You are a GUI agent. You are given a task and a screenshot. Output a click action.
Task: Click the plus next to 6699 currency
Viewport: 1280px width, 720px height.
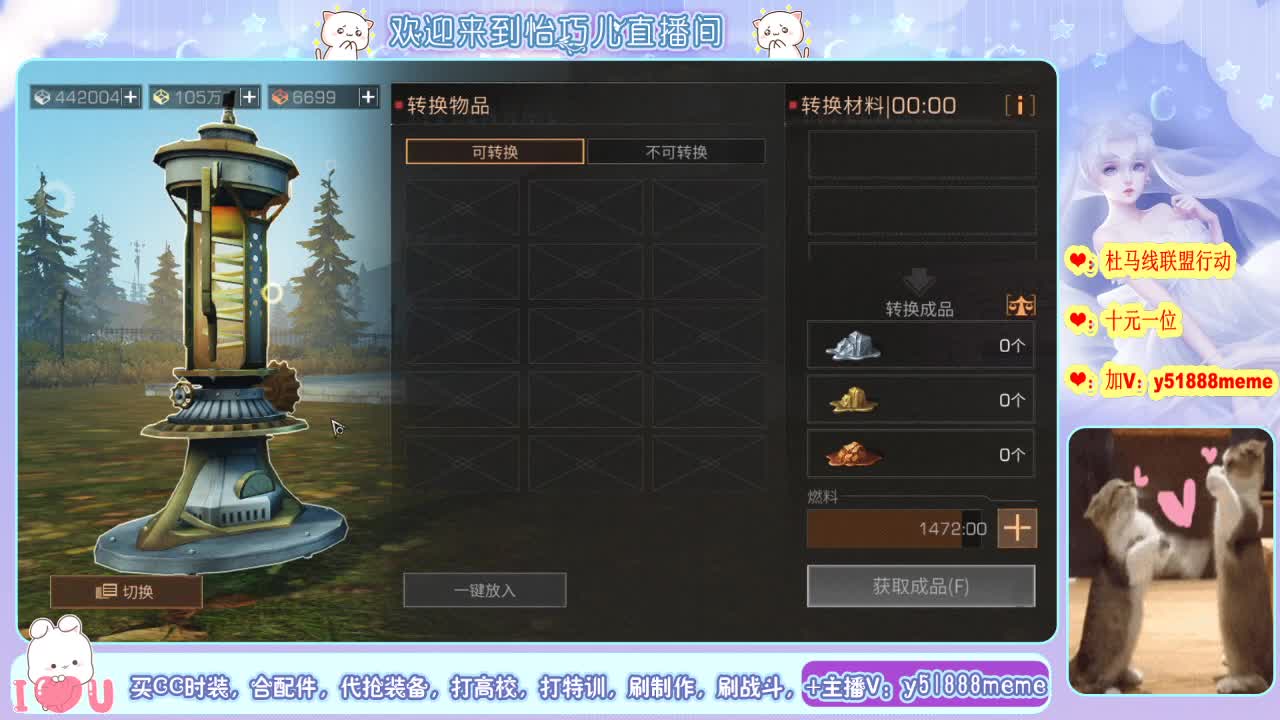(369, 96)
